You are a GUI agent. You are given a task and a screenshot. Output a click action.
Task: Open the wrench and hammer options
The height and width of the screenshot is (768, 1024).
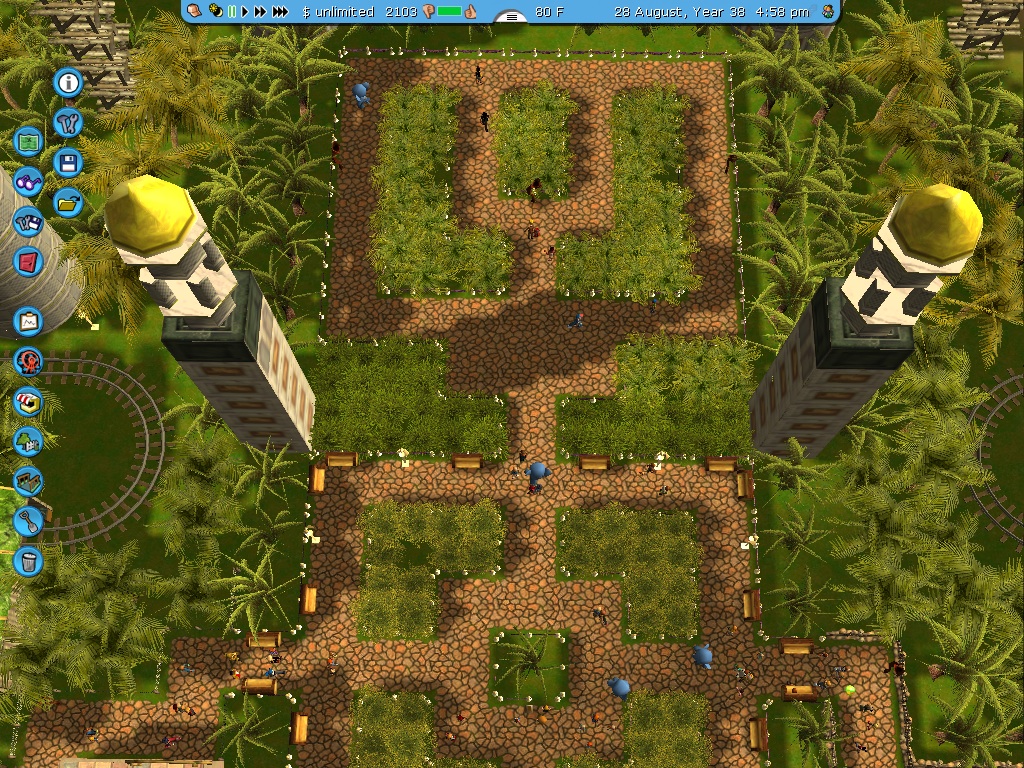(68, 123)
